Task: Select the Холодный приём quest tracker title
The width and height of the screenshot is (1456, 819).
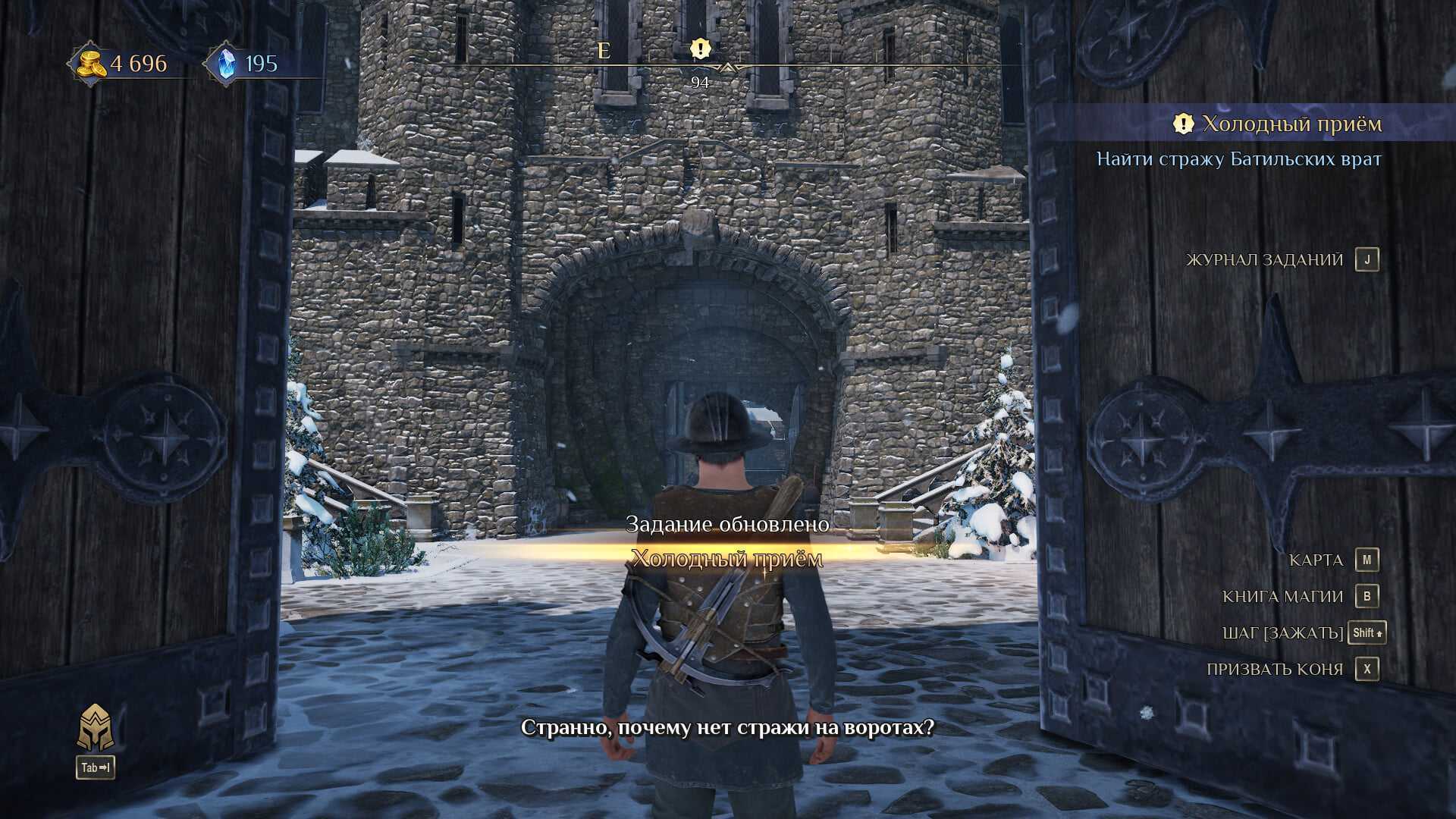Action: point(1291,124)
